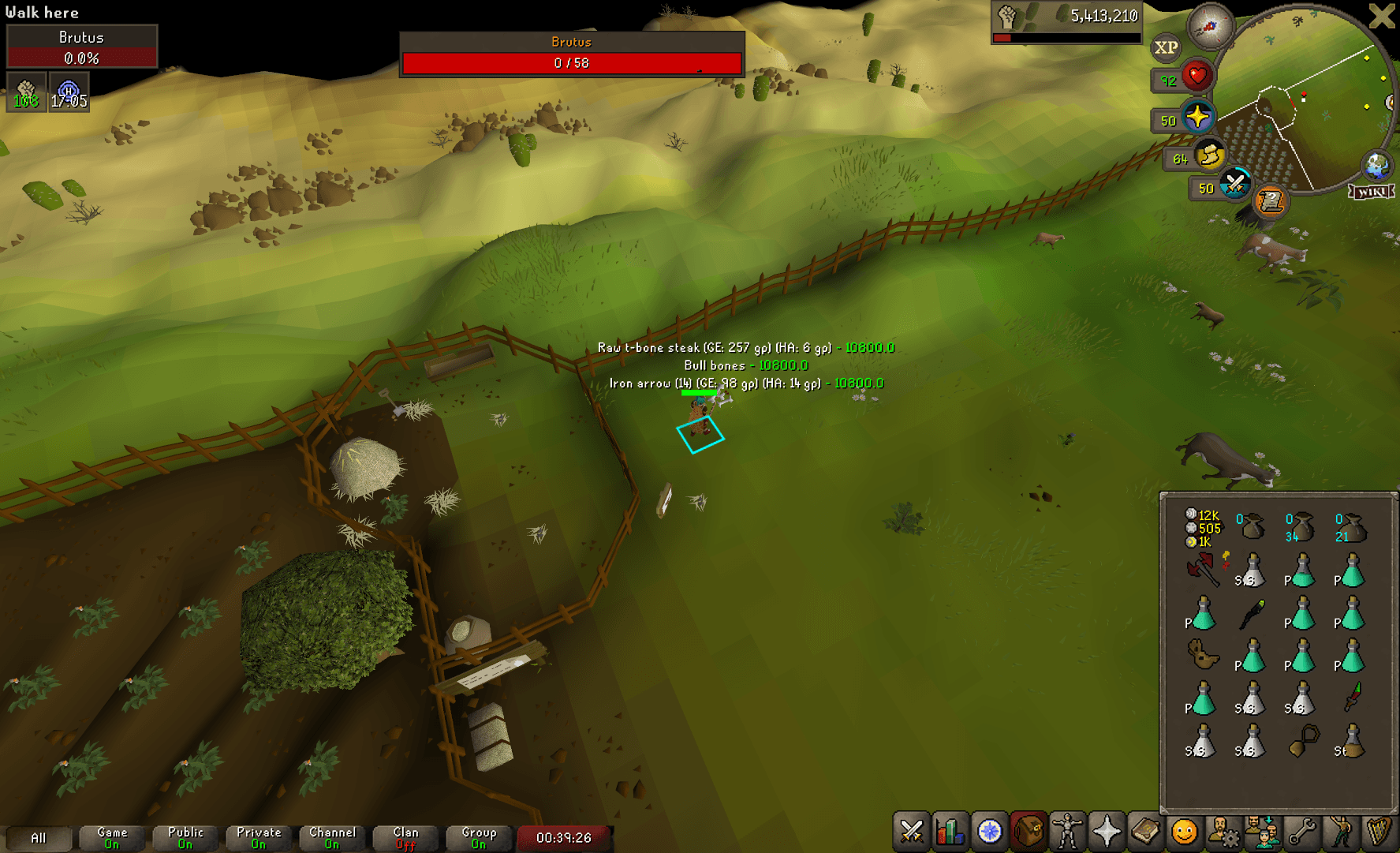Viewport: 1400px width, 853px height.
Task: Show XP tracker via the XP globe
Action: [1166, 48]
